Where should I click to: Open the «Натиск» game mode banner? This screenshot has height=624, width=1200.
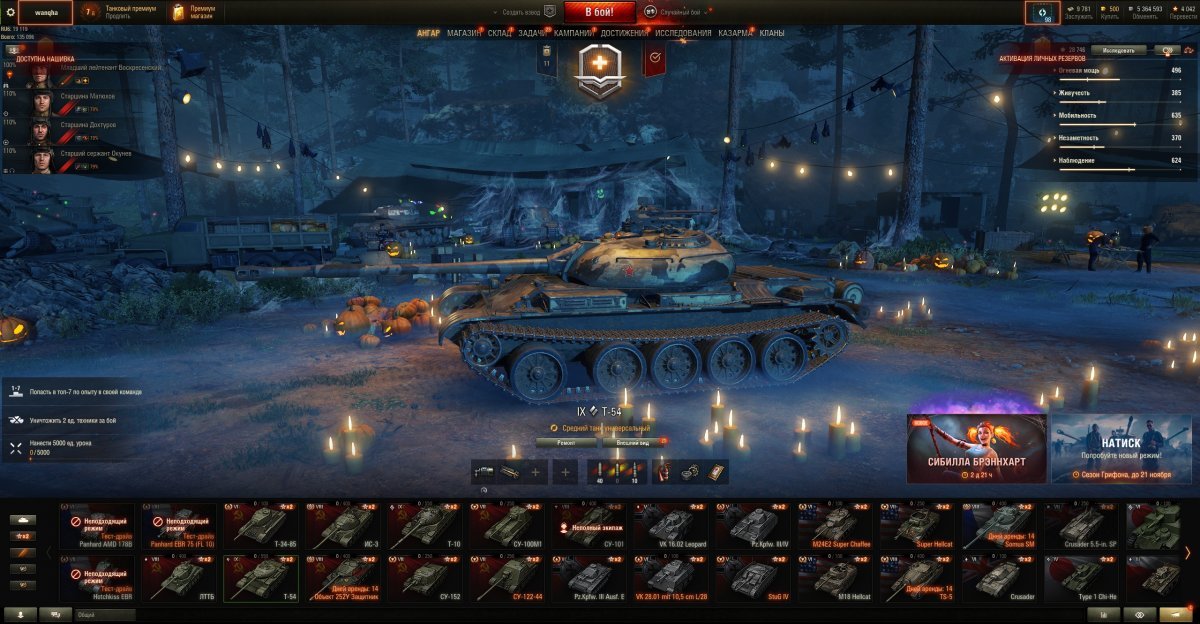tap(1121, 448)
